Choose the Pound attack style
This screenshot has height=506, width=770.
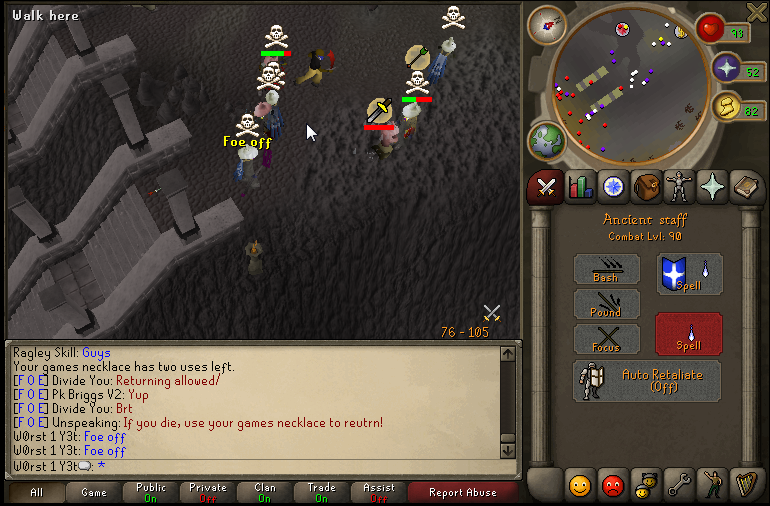[x=605, y=304]
